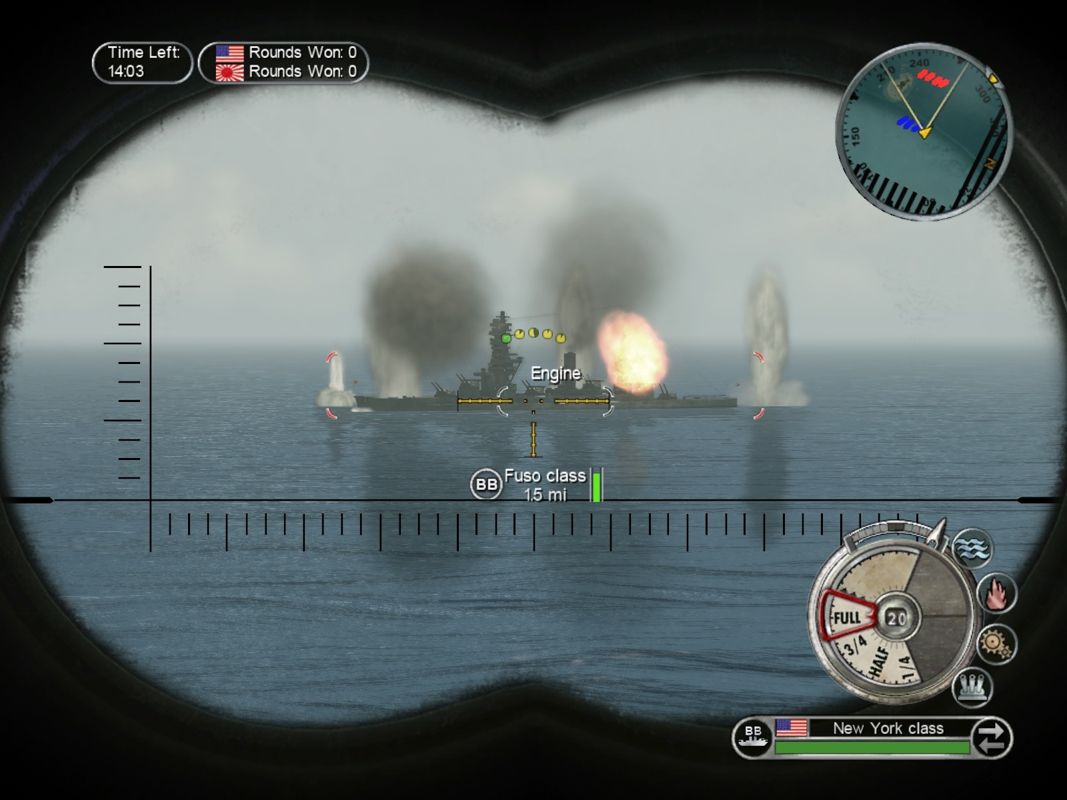Click the BB ship icon beside New York class
The height and width of the screenshot is (800, 1067).
753,738
